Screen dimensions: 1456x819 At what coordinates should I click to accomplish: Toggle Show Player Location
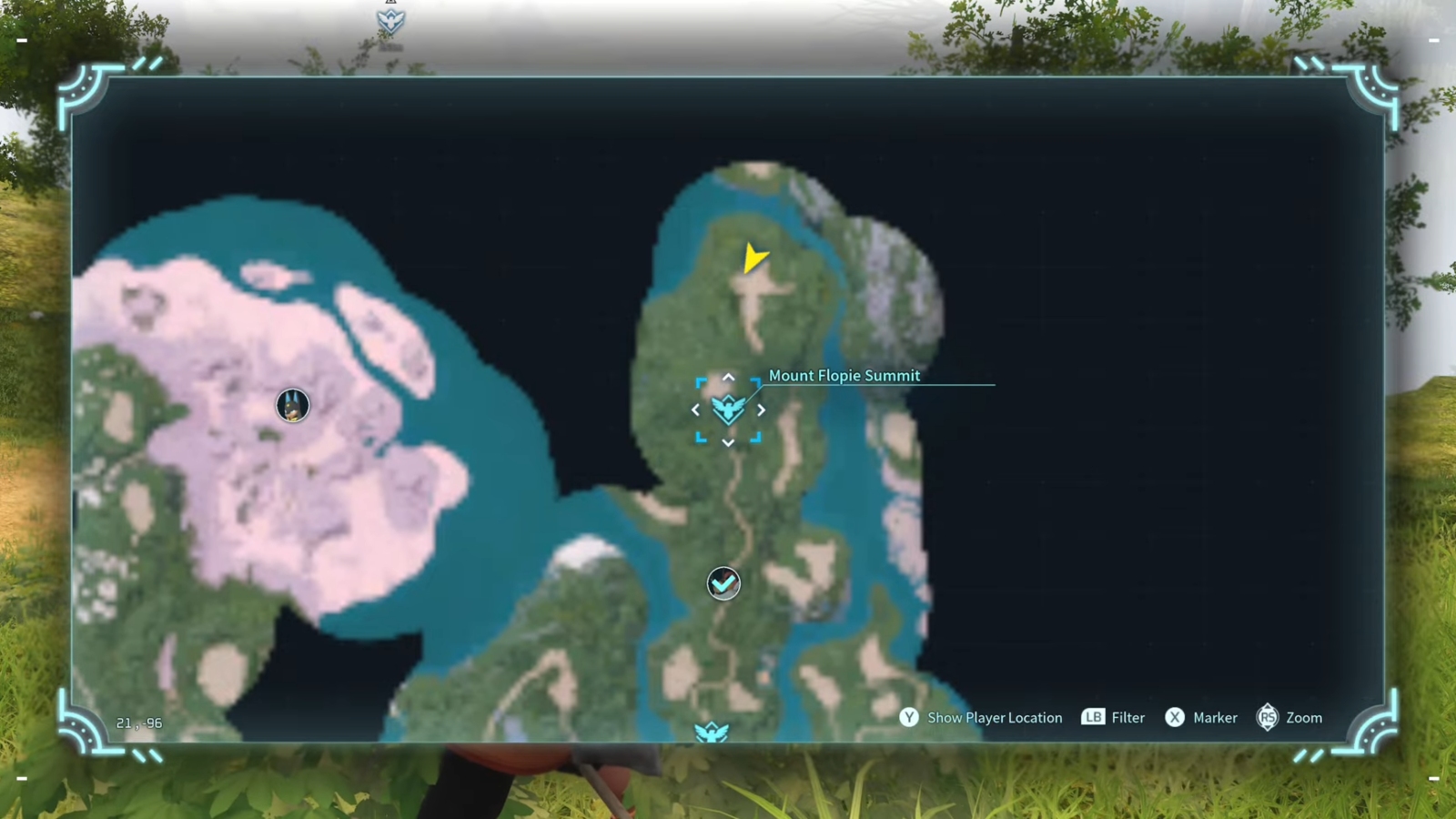point(994,718)
